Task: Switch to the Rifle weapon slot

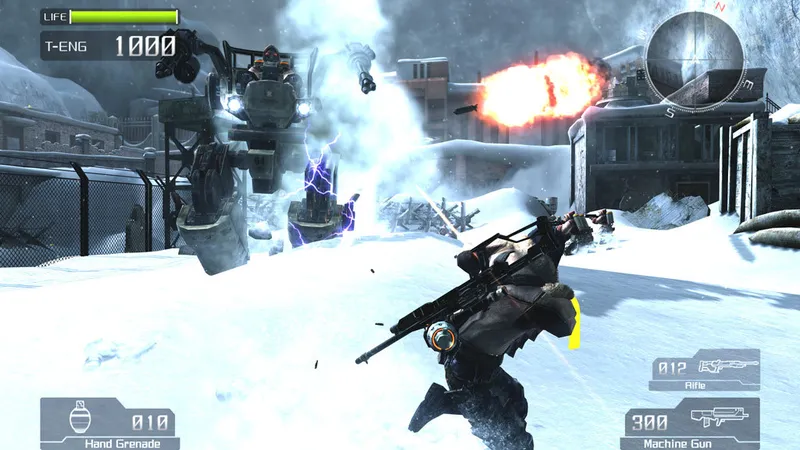Action: tap(704, 369)
